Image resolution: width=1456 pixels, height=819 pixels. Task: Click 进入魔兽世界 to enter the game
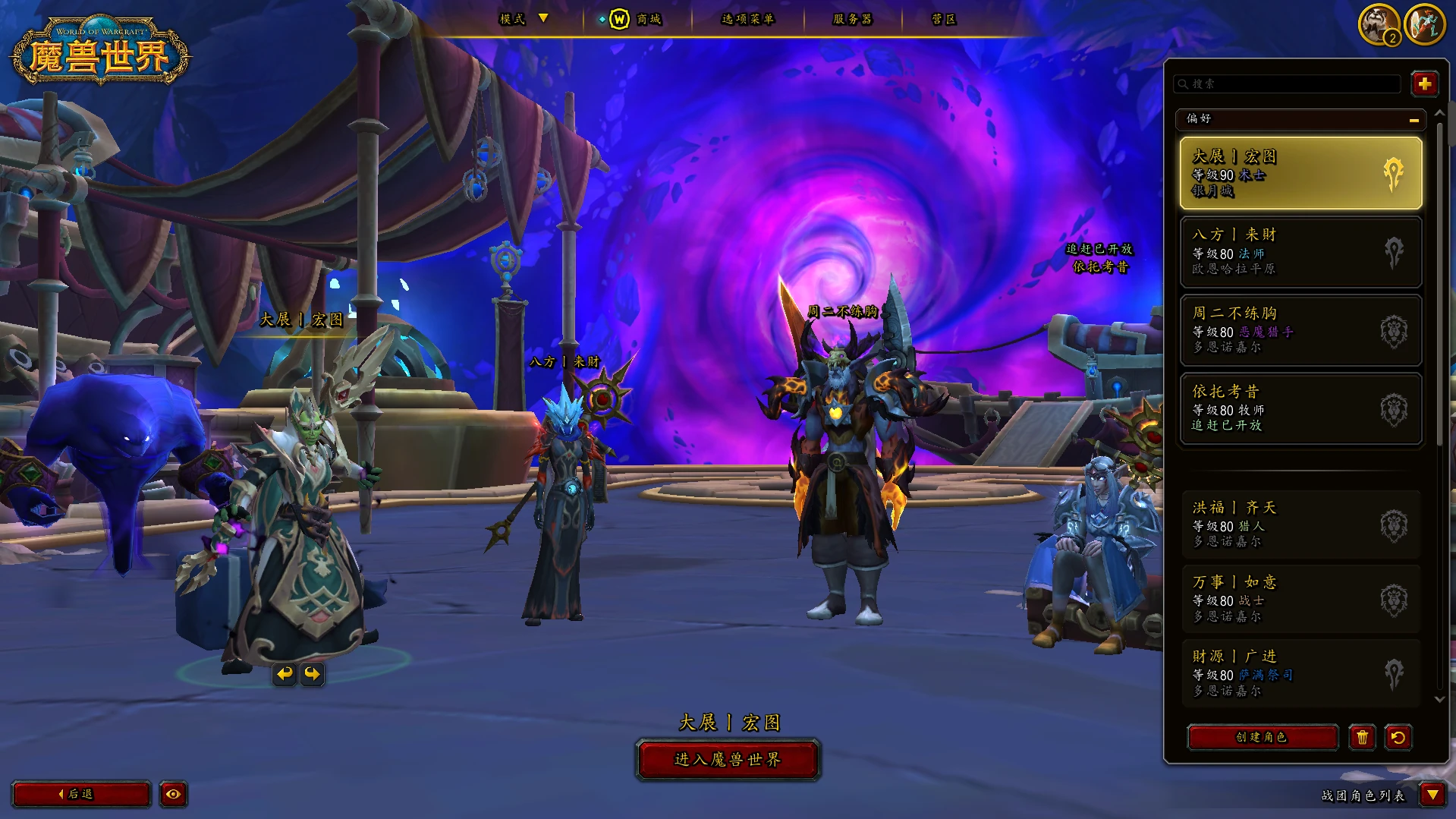pyautogui.click(x=728, y=760)
